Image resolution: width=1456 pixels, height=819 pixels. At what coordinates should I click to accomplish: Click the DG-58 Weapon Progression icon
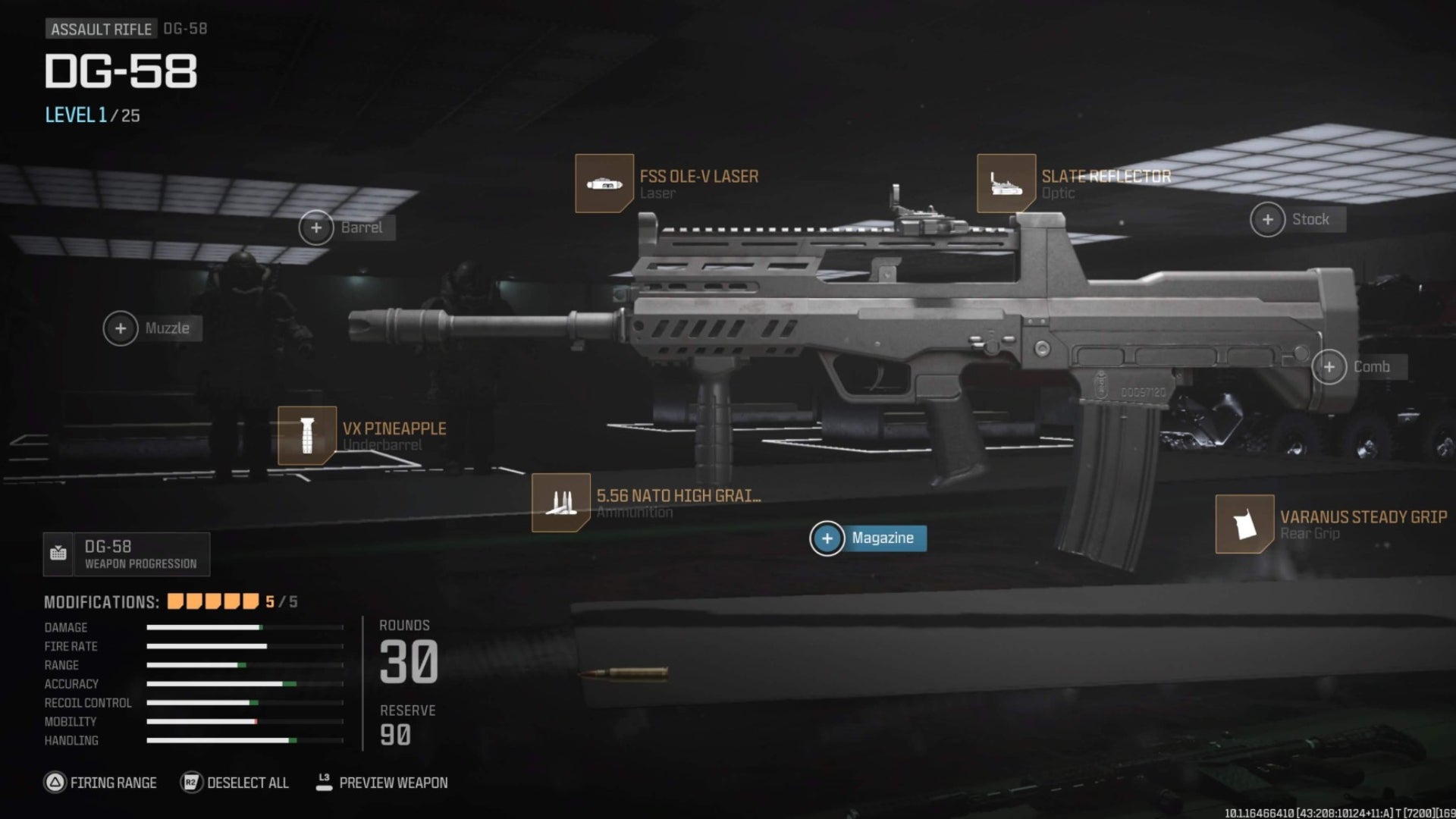coord(59,554)
